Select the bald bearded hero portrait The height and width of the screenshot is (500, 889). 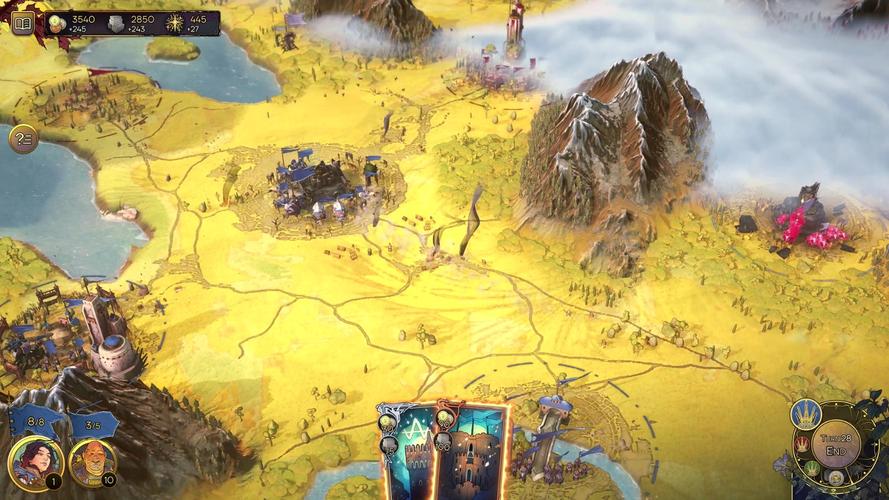(93, 463)
